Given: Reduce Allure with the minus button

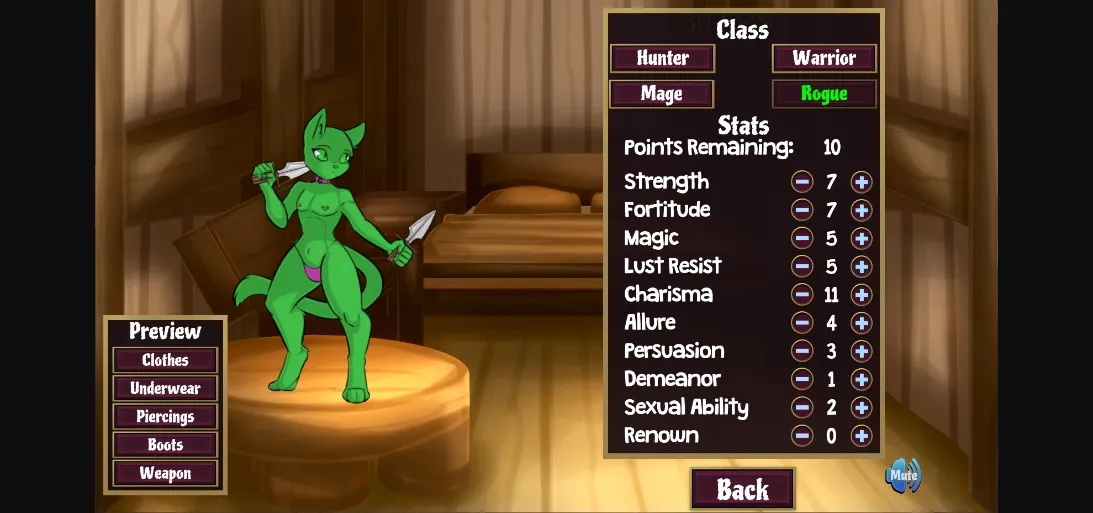Looking at the screenshot, I should click(x=802, y=323).
